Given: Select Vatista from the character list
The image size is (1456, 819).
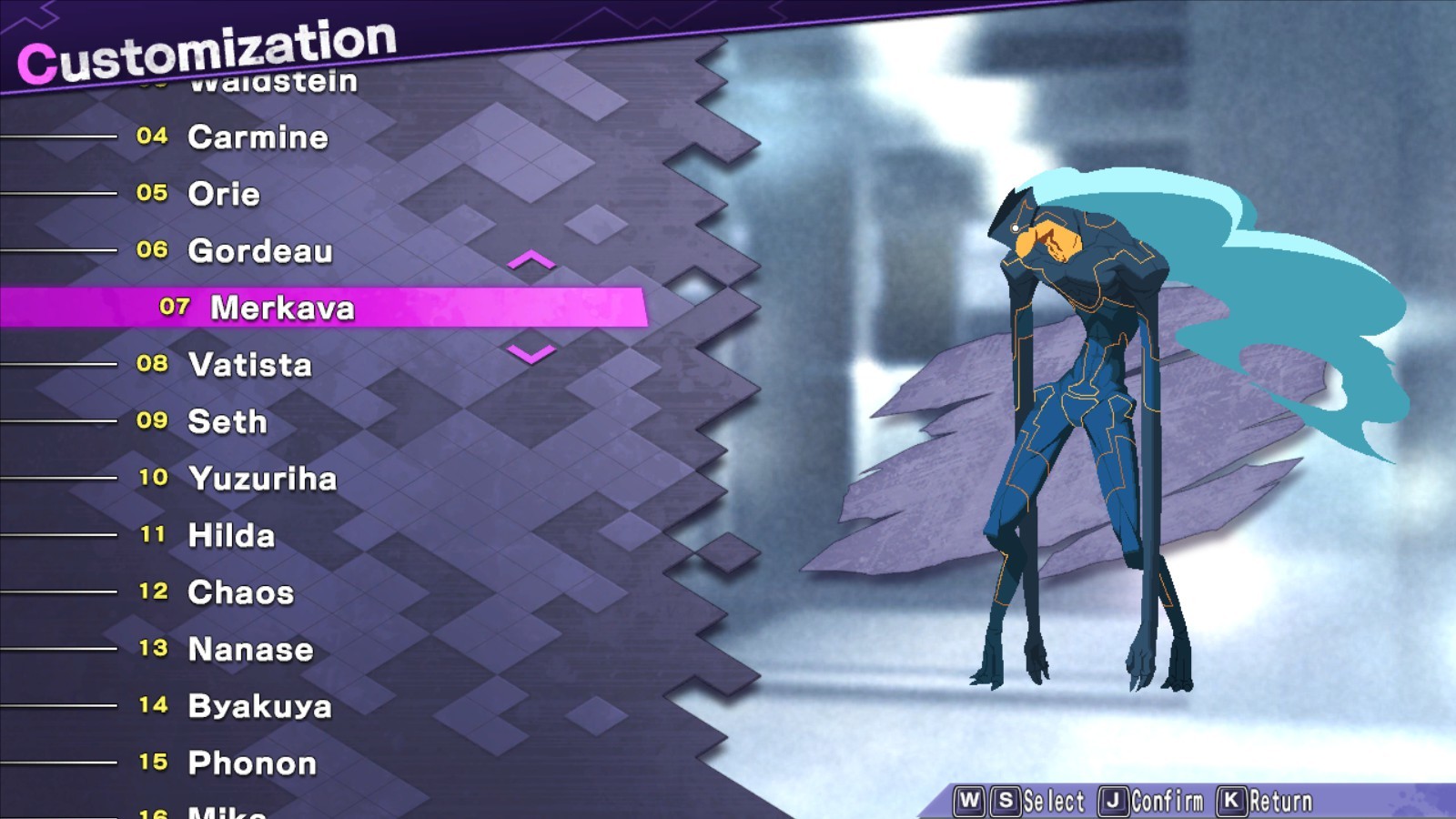Looking at the screenshot, I should (x=251, y=365).
